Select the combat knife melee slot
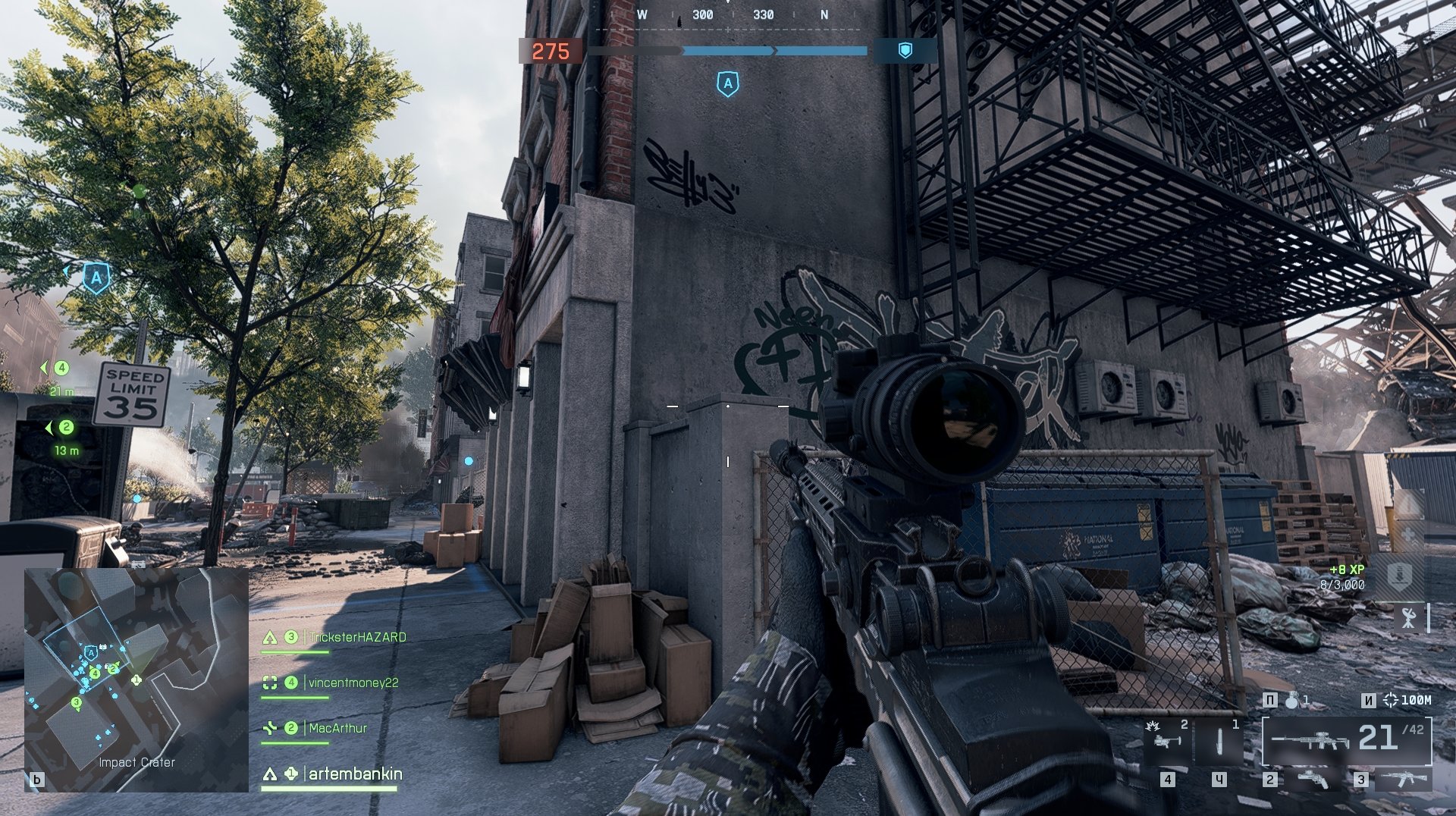Screen dimensions: 1456x816 (x=1219, y=740)
